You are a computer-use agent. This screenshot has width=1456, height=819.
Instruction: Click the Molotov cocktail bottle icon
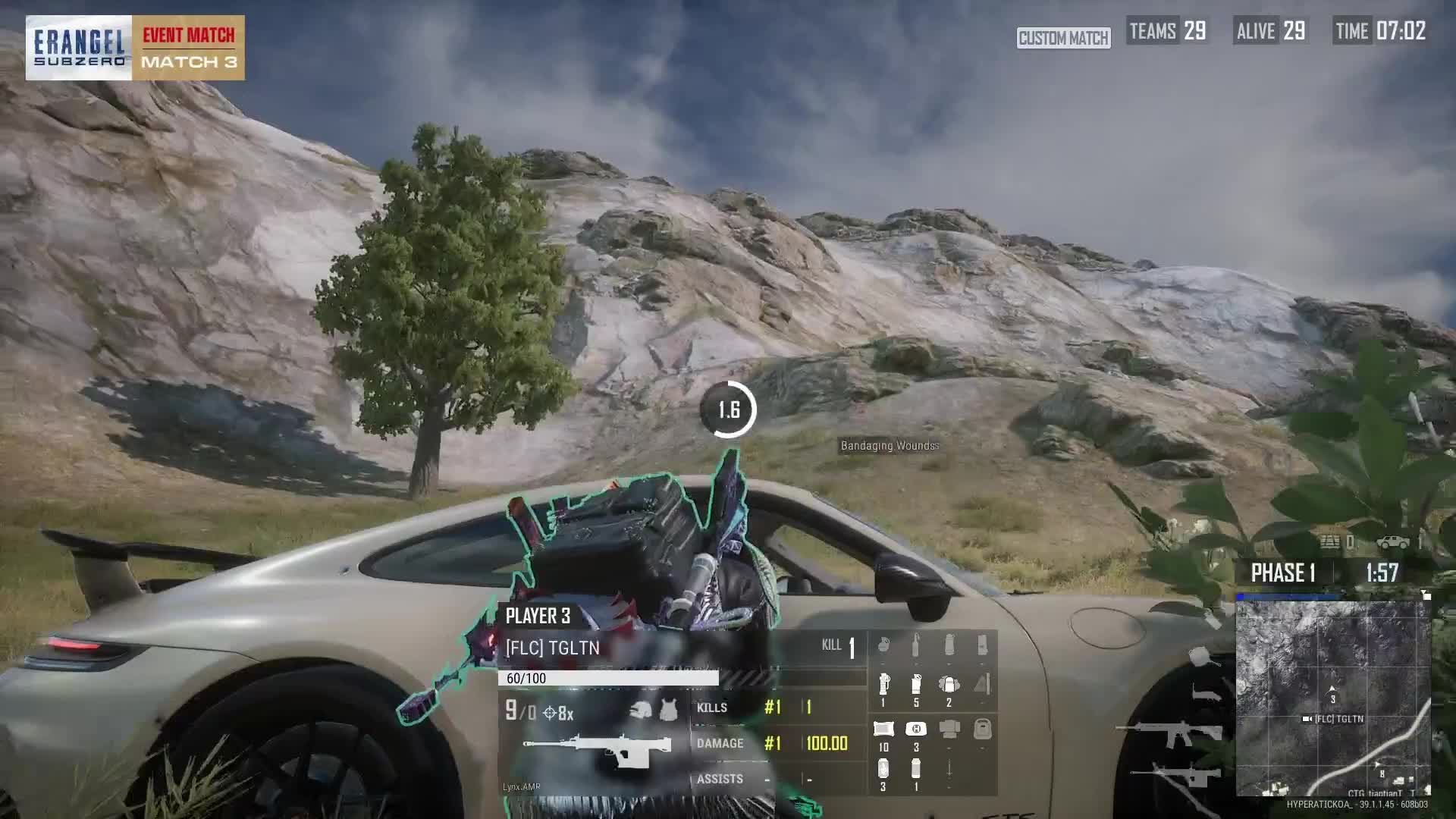[x=916, y=646]
